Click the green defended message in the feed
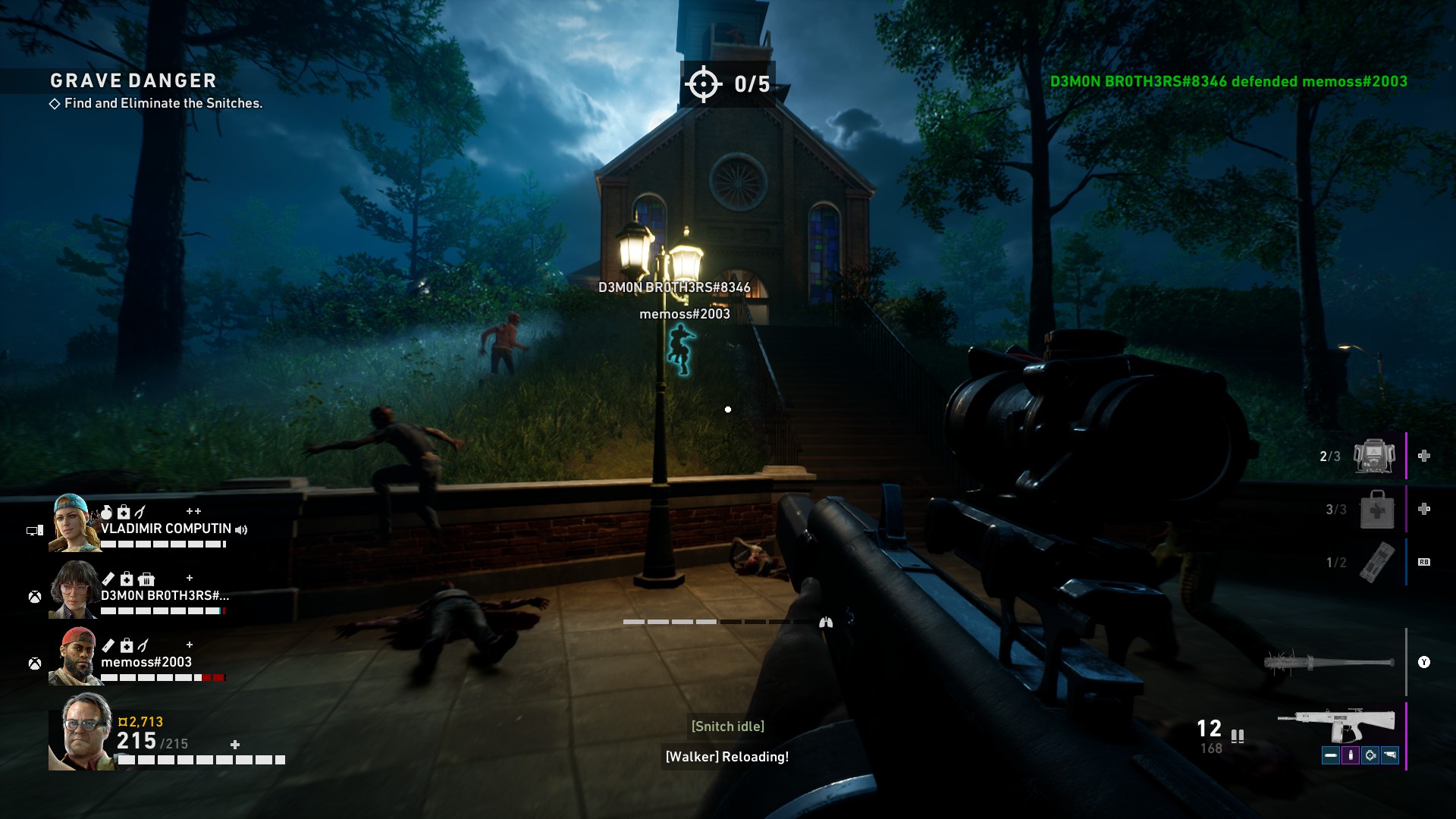Screen dimensions: 1456x819 [1228, 82]
